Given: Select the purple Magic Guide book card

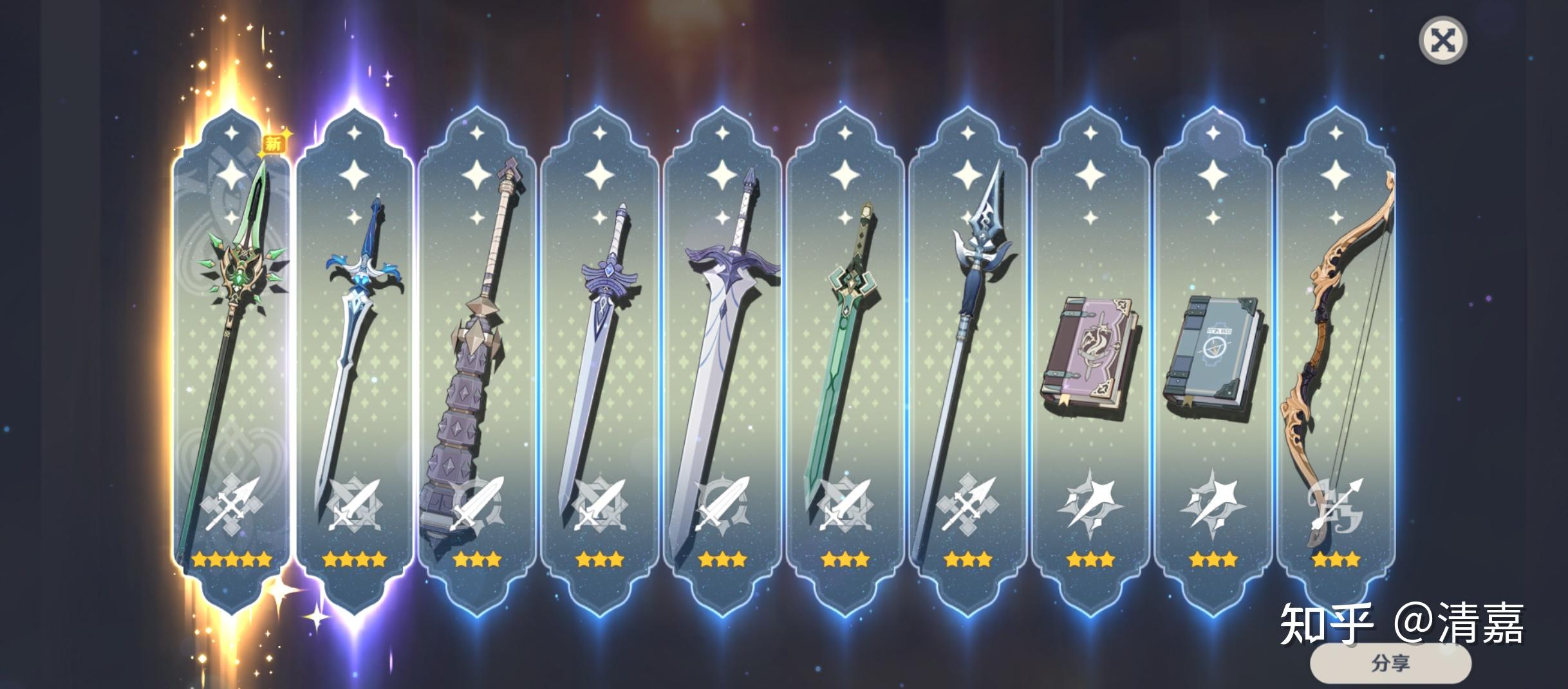Looking at the screenshot, I should (x=1090, y=360).
